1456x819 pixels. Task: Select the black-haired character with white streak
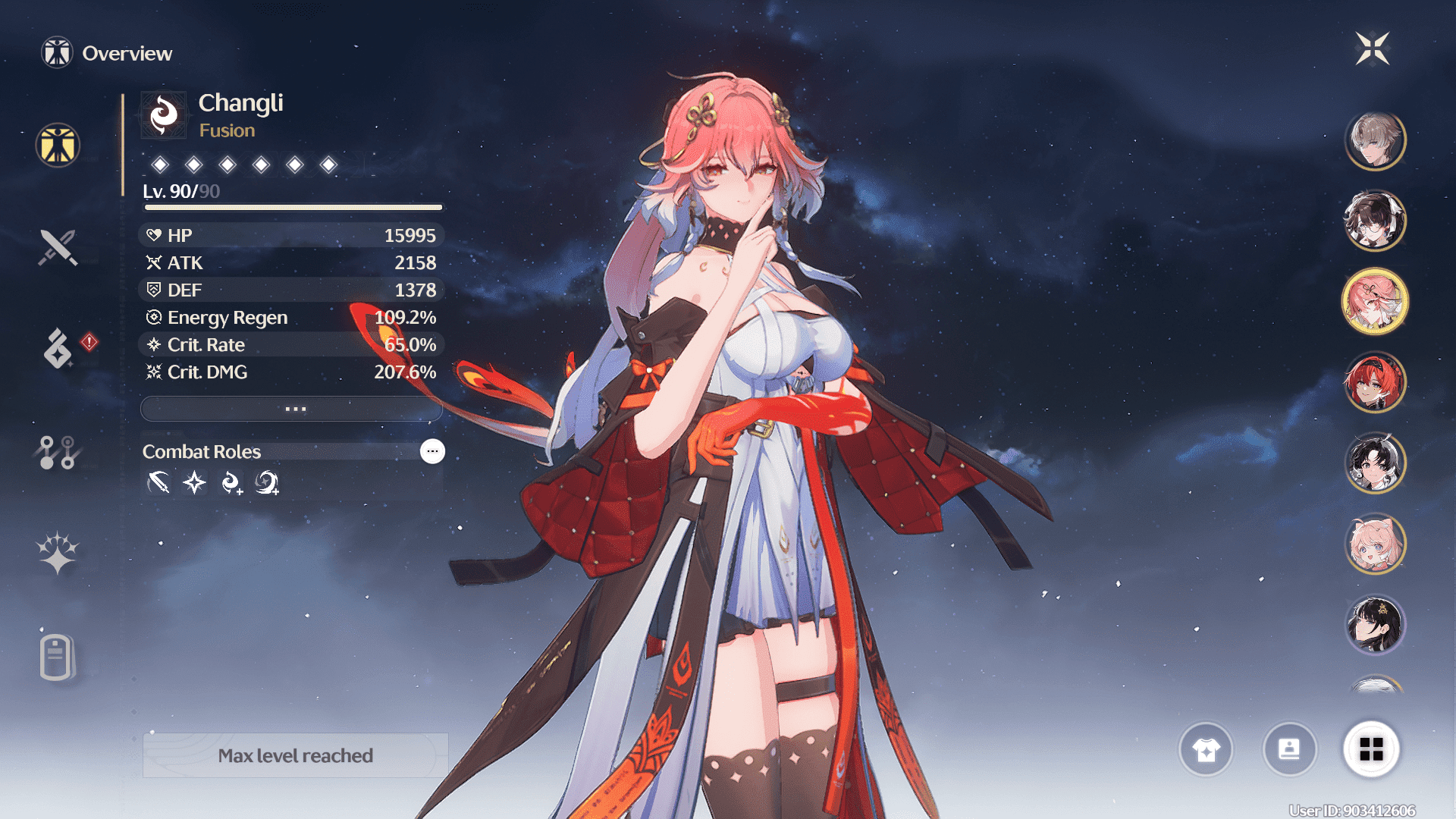pyautogui.click(x=1375, y=463)
